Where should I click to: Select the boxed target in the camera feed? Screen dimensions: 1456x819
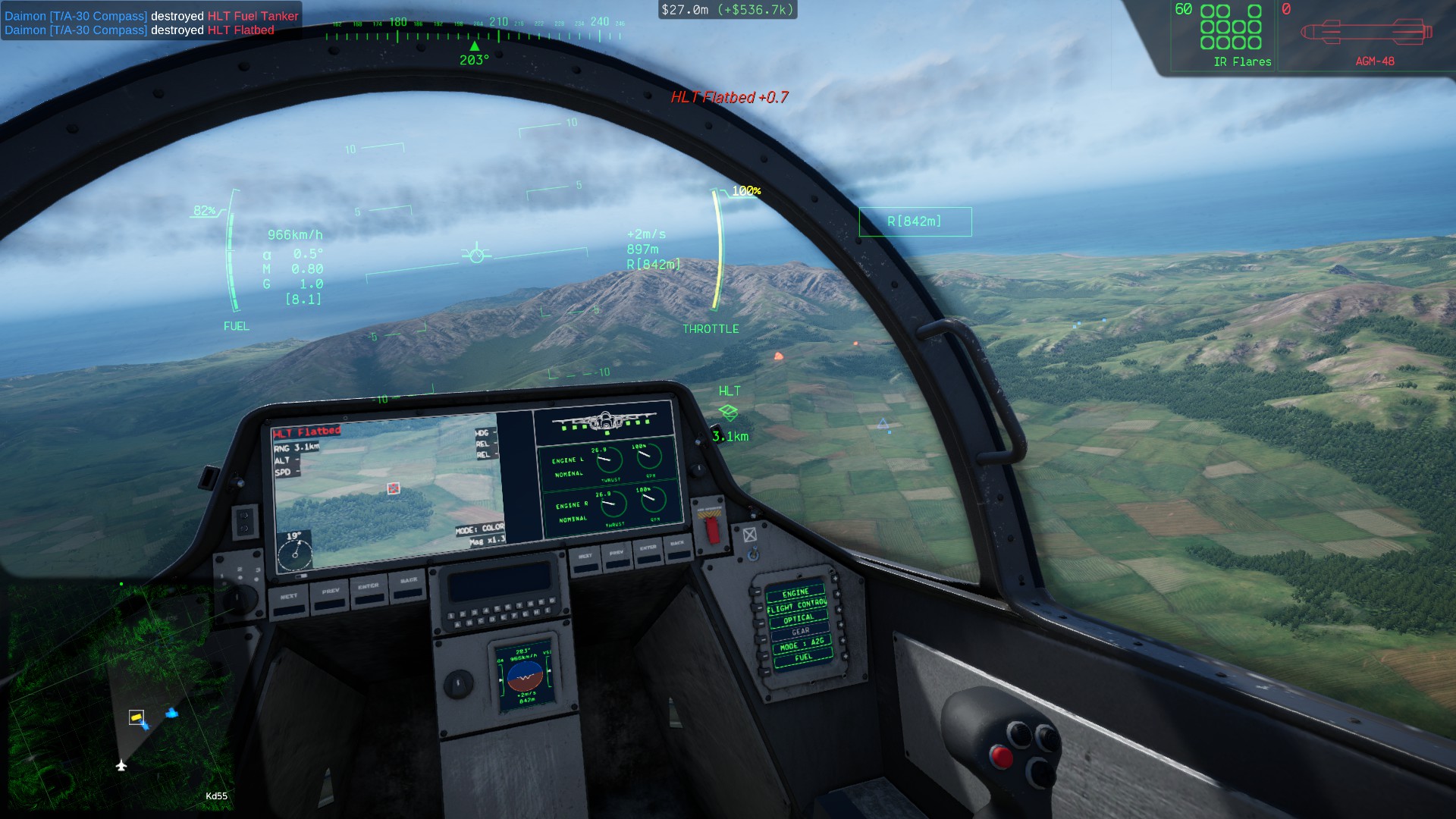[393, 488]
